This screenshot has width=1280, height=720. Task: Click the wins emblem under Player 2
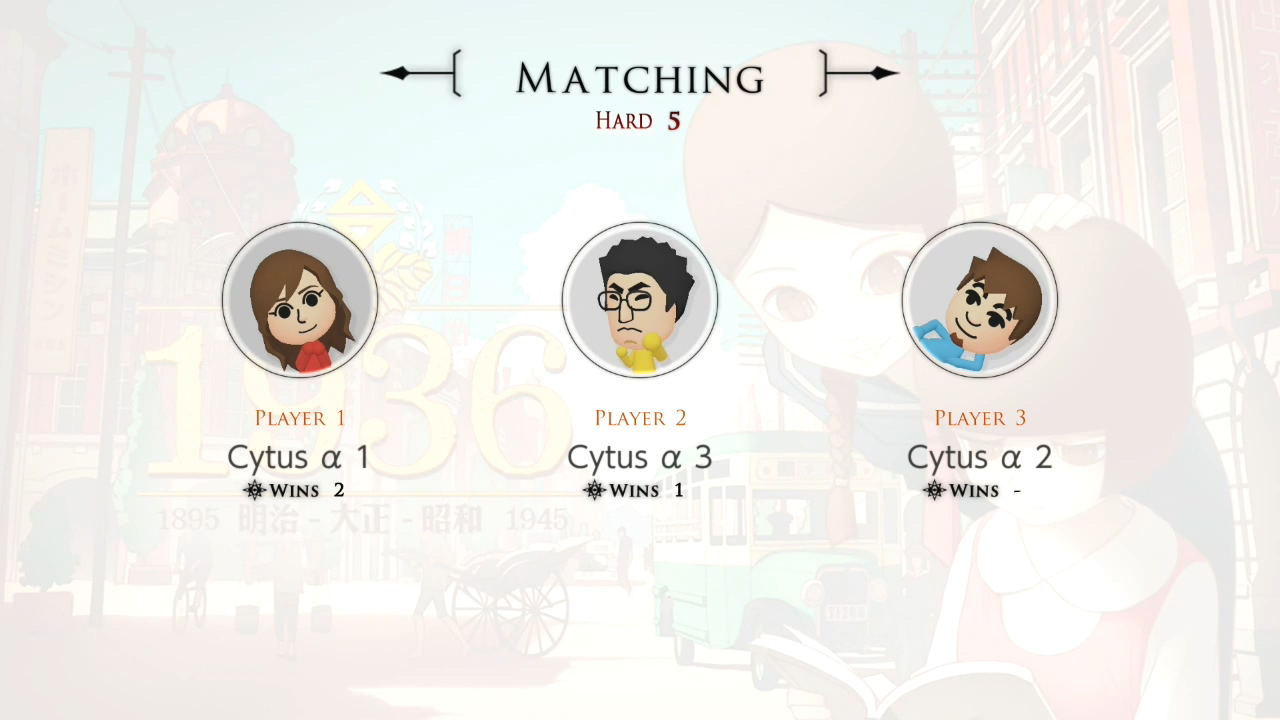592,490
